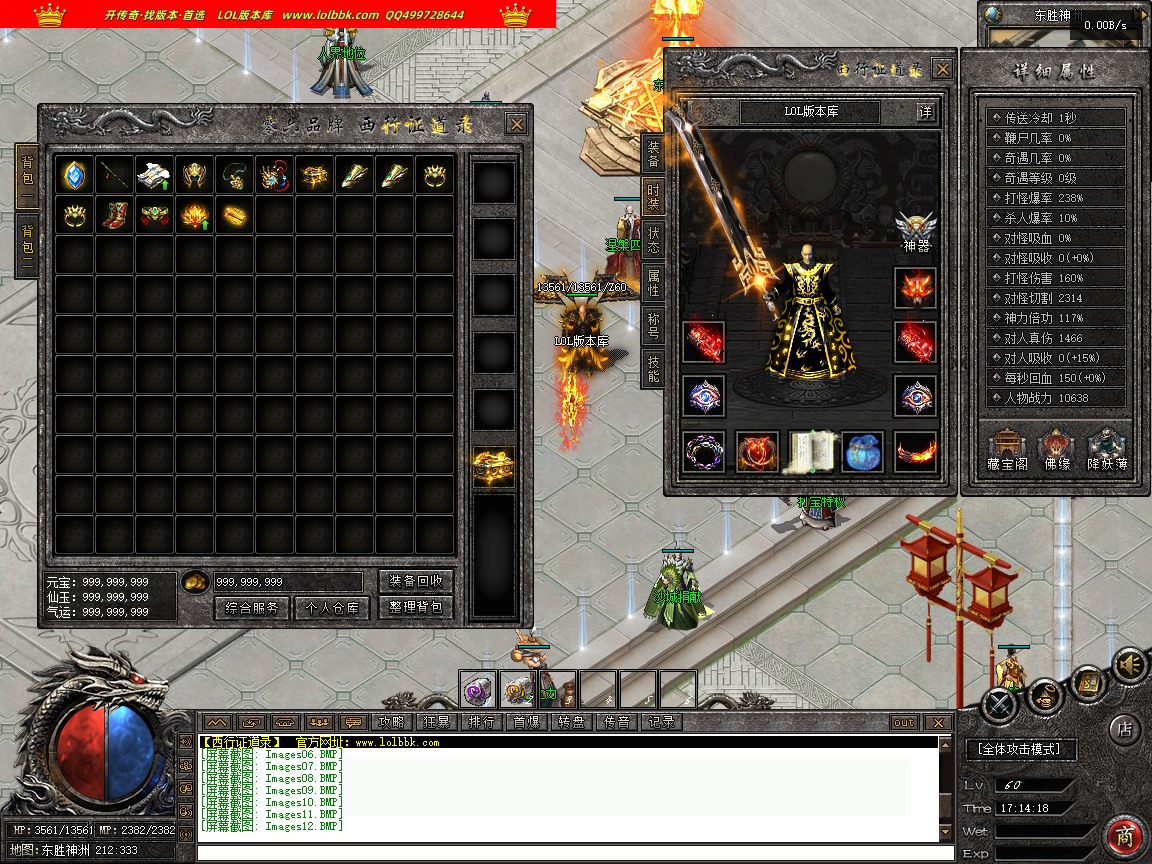Close the character equipment panel
Screen dimensions: 1152x864
[942, 69]
